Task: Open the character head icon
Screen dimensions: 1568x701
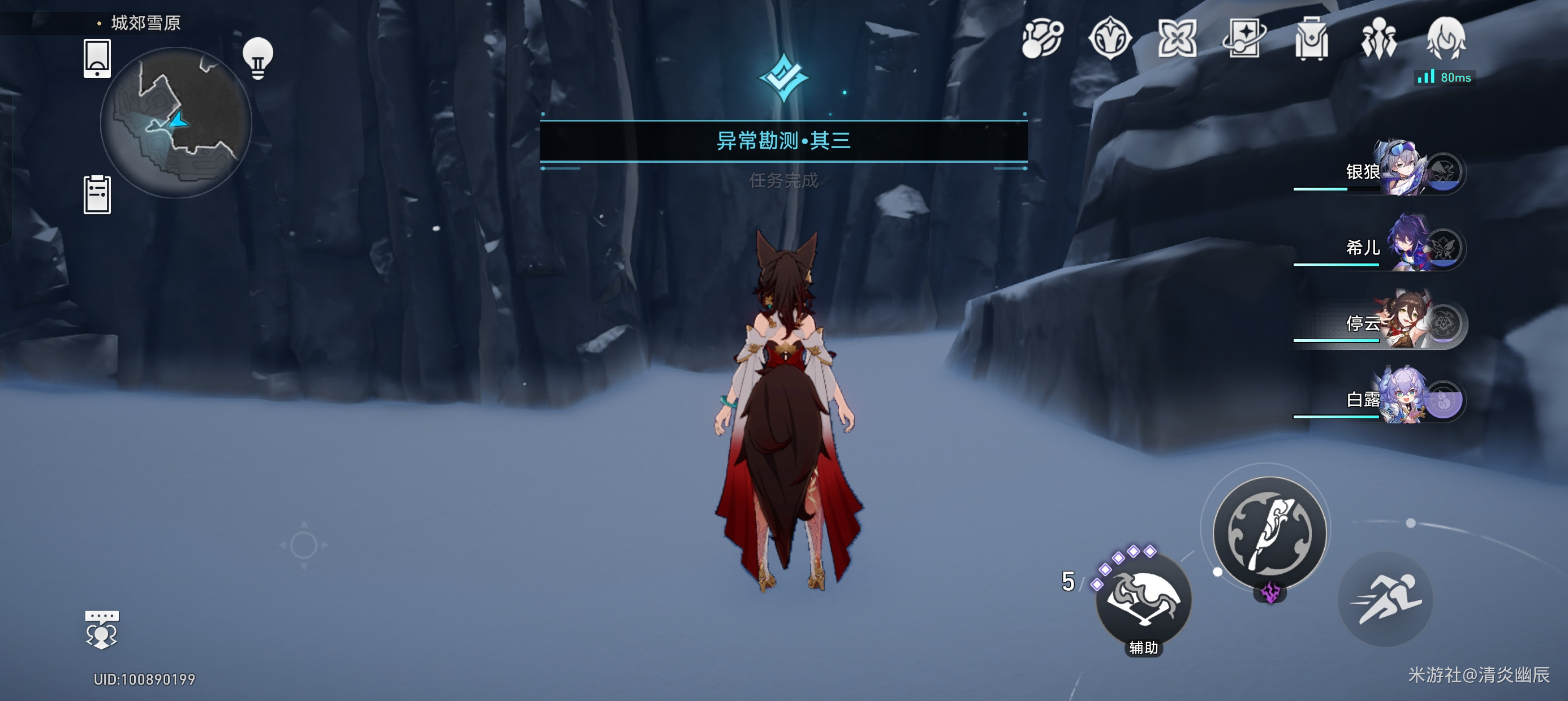Action: click(x=1446, y=38)
